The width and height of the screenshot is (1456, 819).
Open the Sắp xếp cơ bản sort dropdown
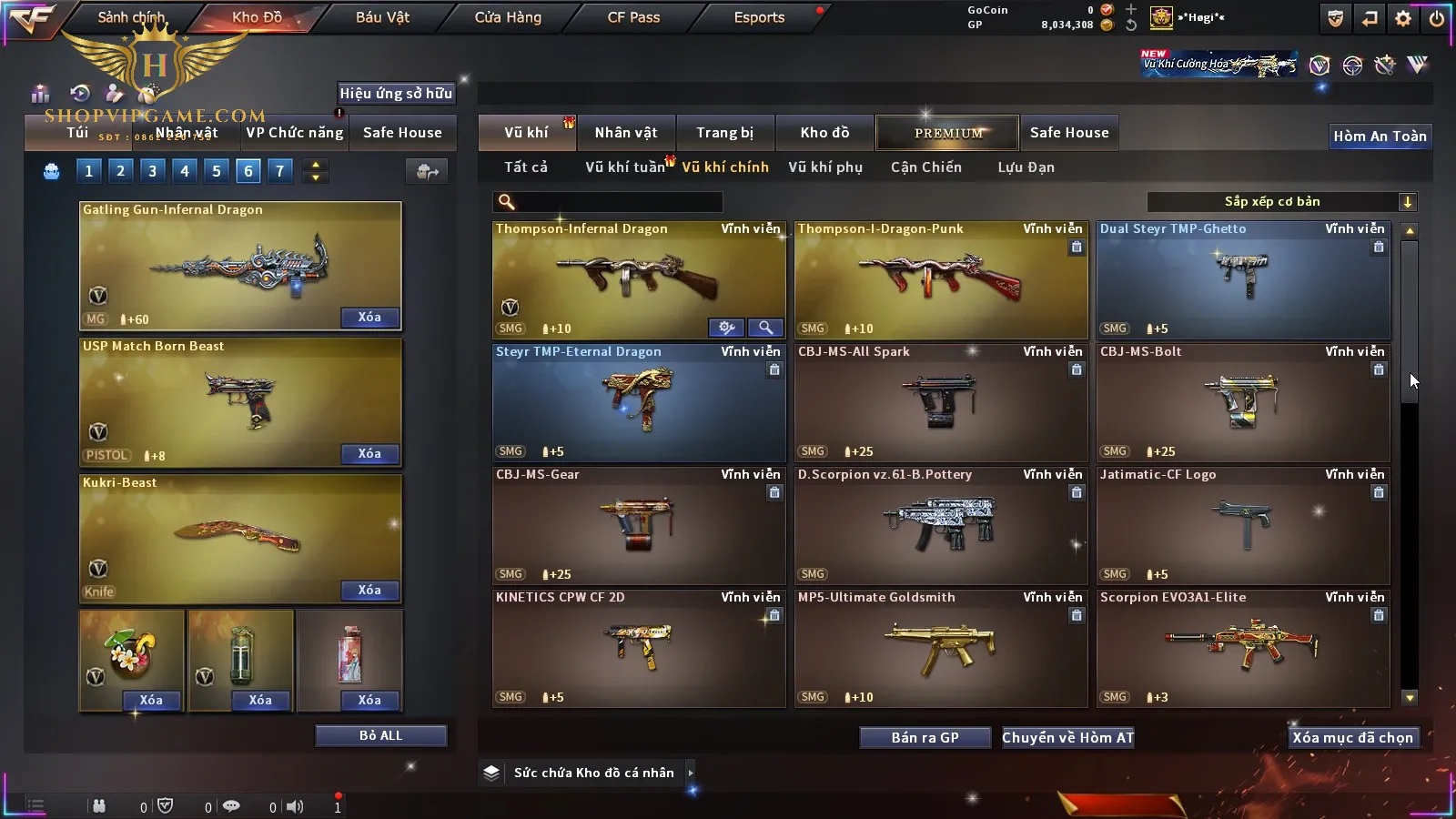tap(1281, 202)
